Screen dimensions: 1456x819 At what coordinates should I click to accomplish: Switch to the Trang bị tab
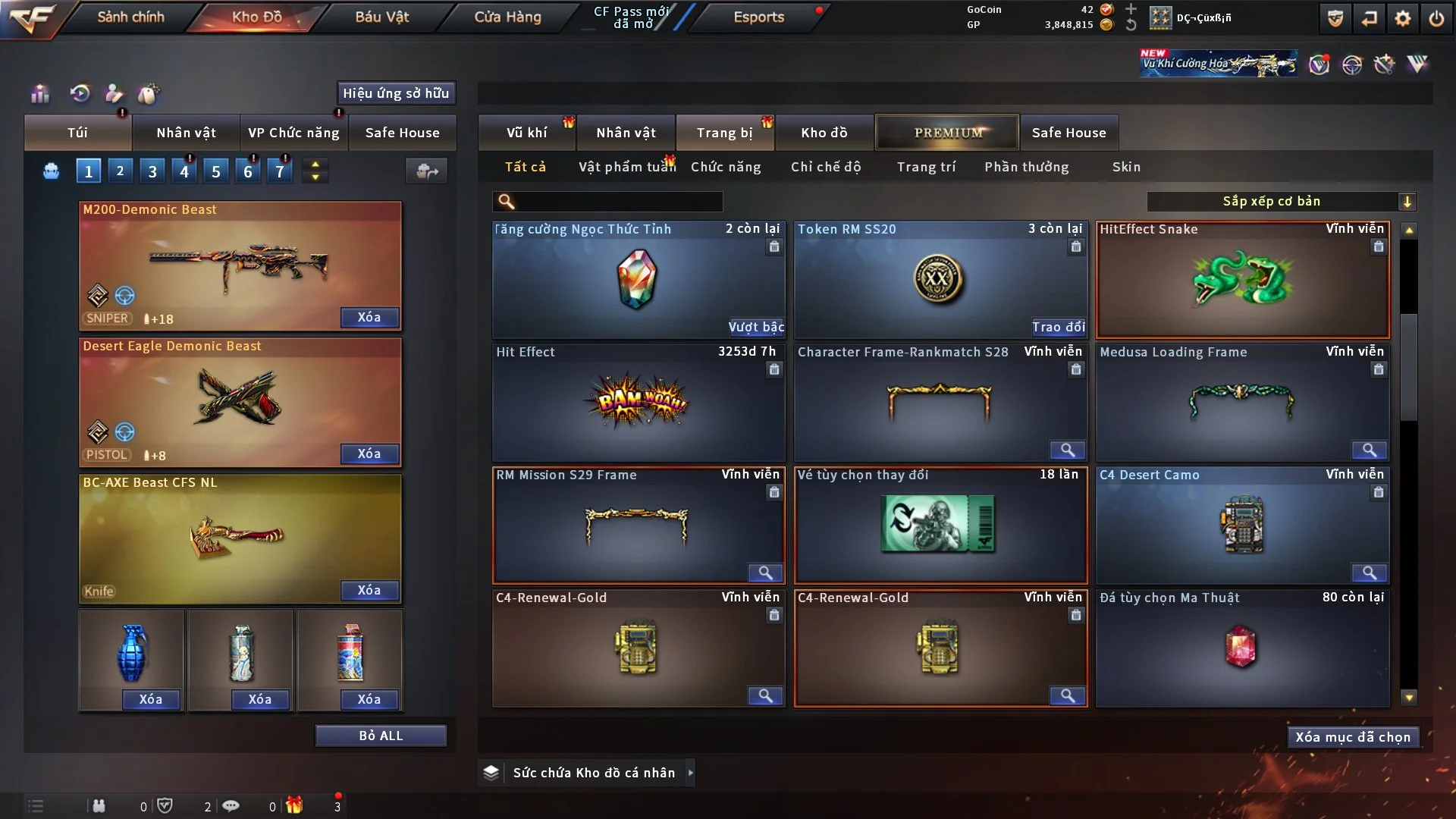tap(724, 133)
